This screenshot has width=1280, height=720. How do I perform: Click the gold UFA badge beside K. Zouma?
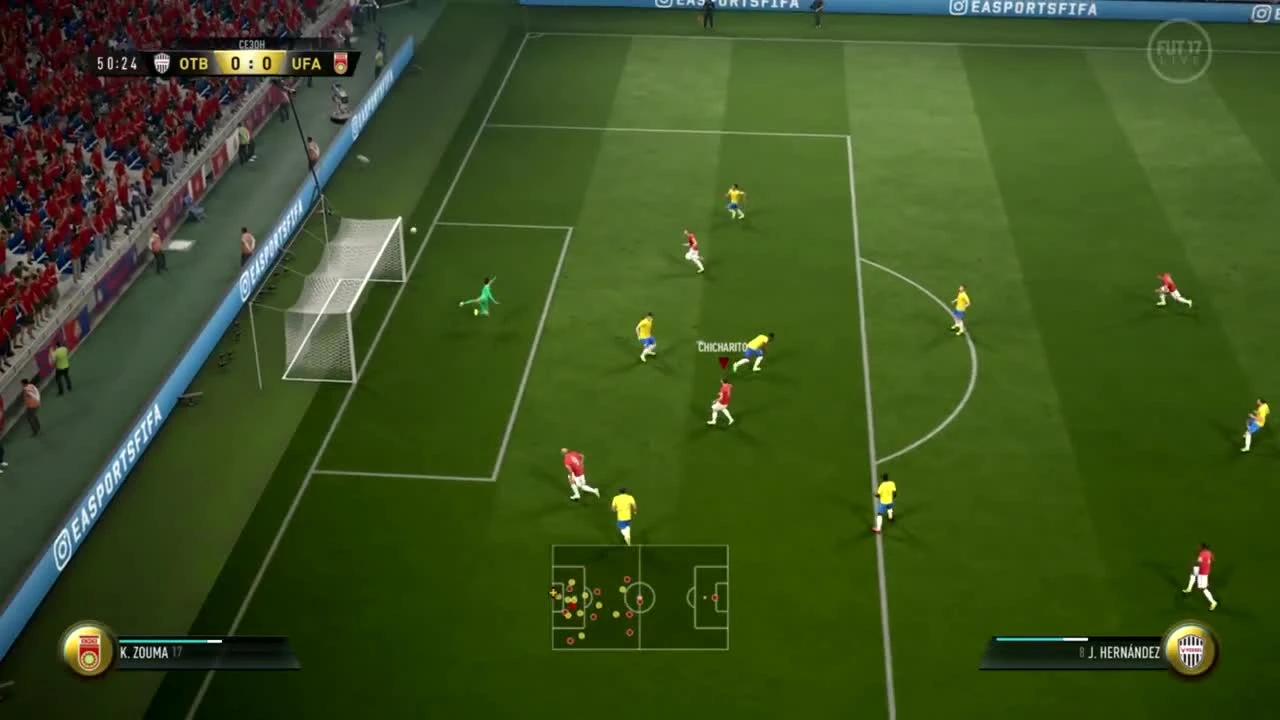click(x=88, y=653)
